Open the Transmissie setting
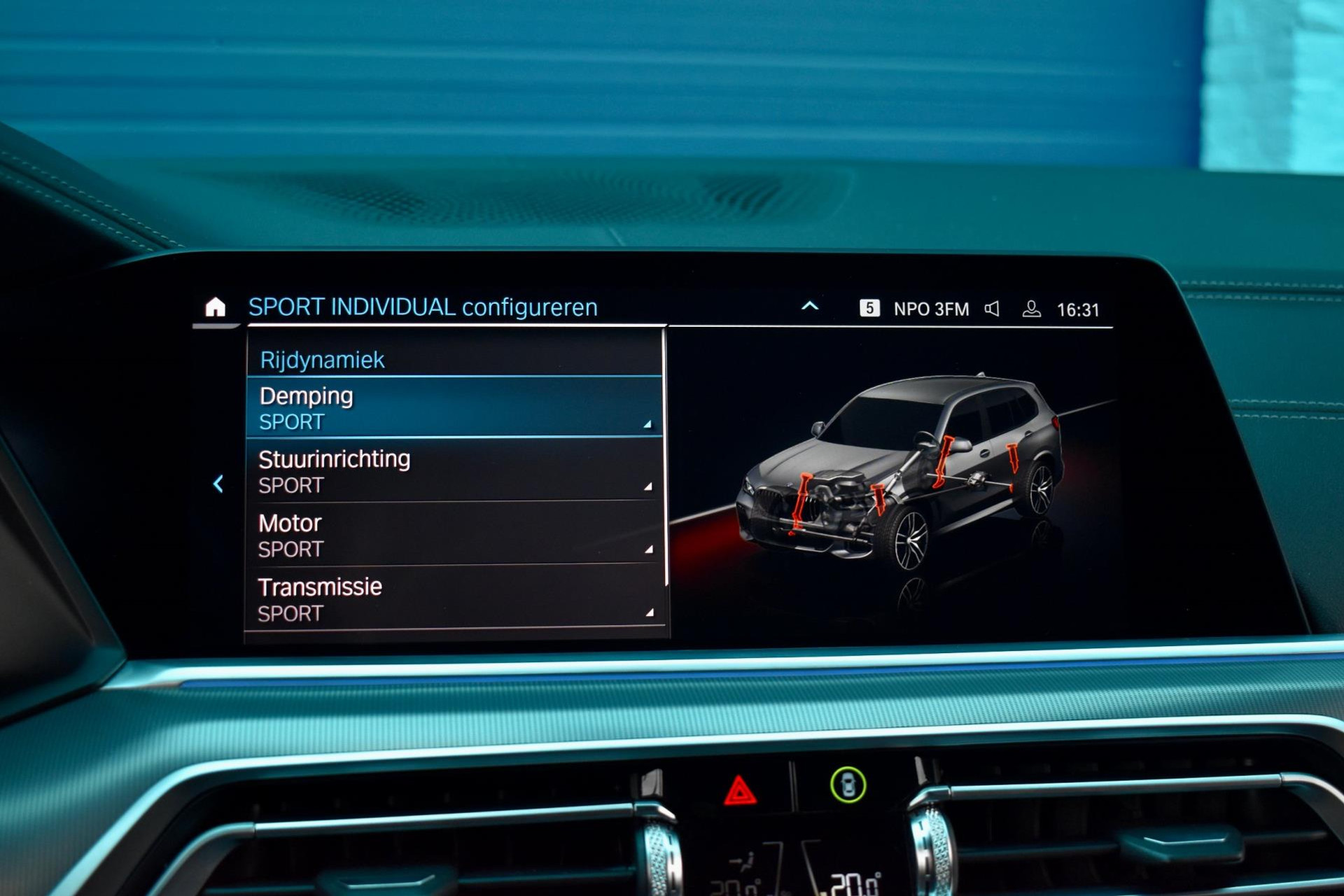 (x=454, y=599)
